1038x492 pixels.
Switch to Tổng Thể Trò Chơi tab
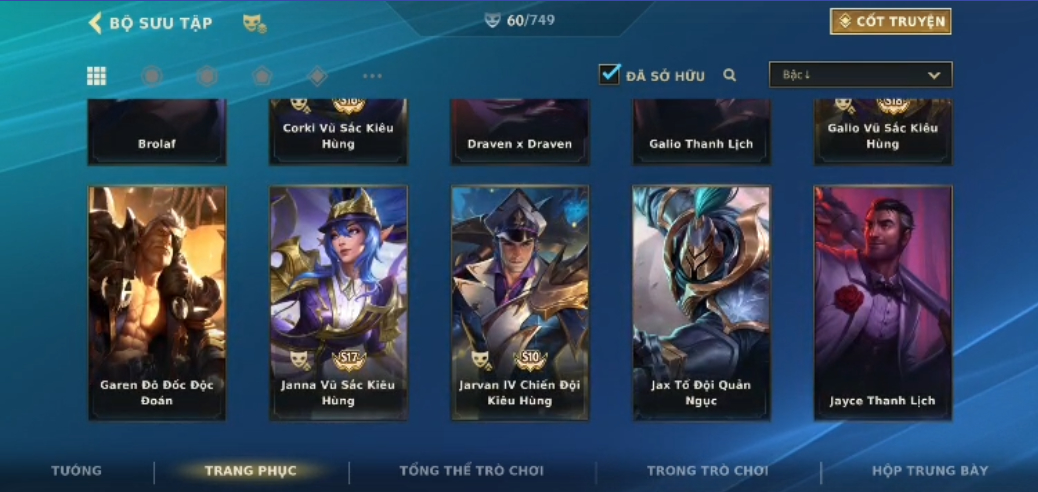point(471,471)
